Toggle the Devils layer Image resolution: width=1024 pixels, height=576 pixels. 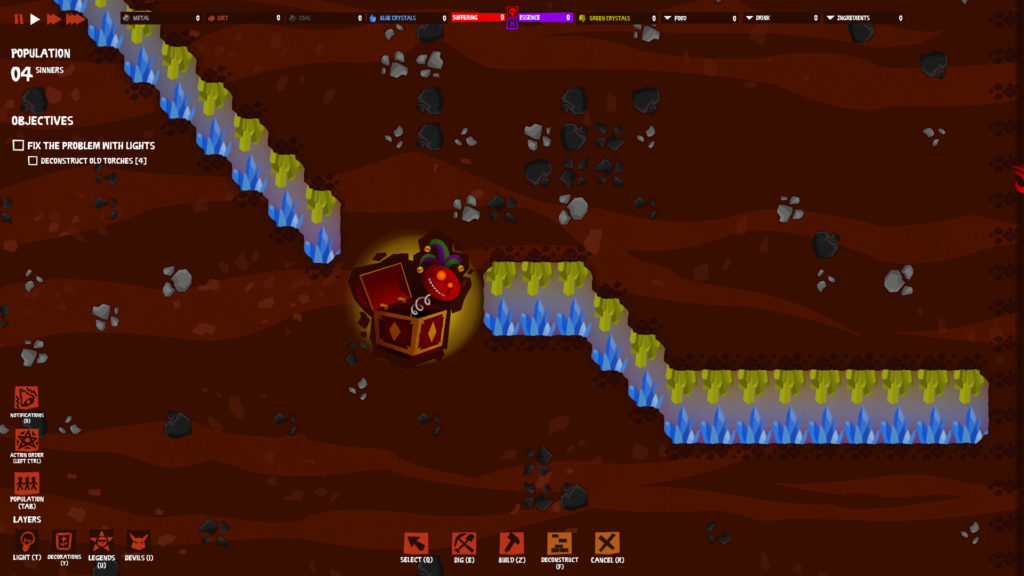click(139, 541)
